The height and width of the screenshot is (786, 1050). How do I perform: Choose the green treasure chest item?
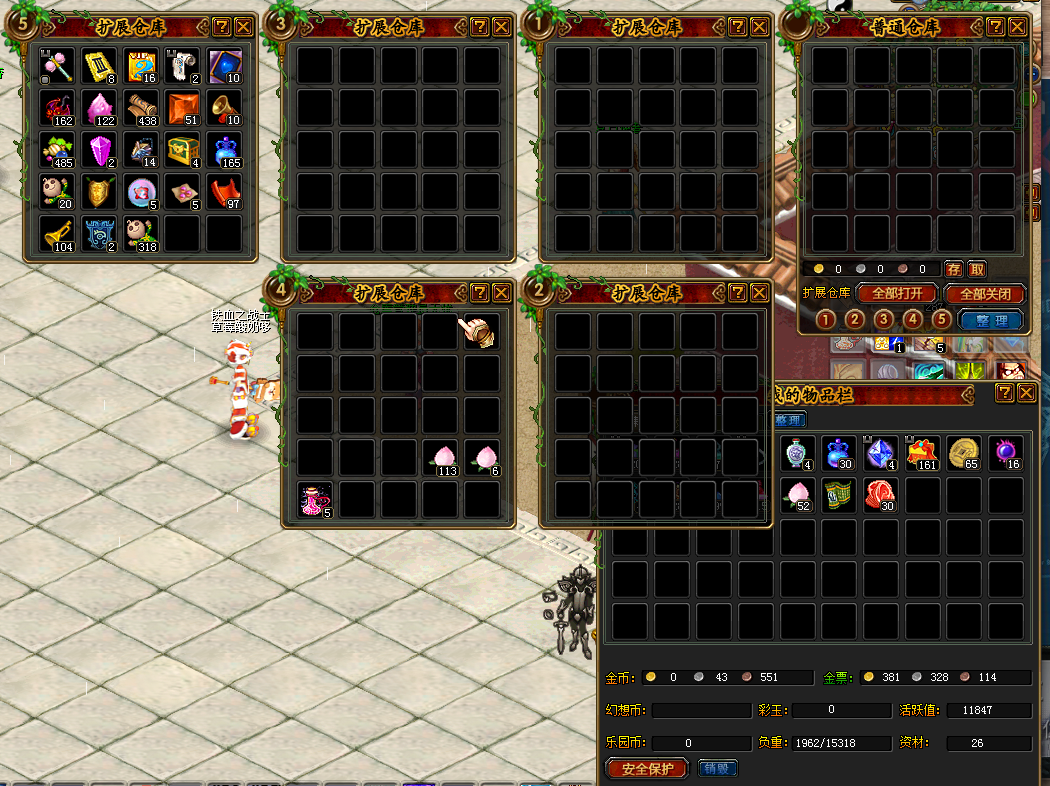point(183,150)
